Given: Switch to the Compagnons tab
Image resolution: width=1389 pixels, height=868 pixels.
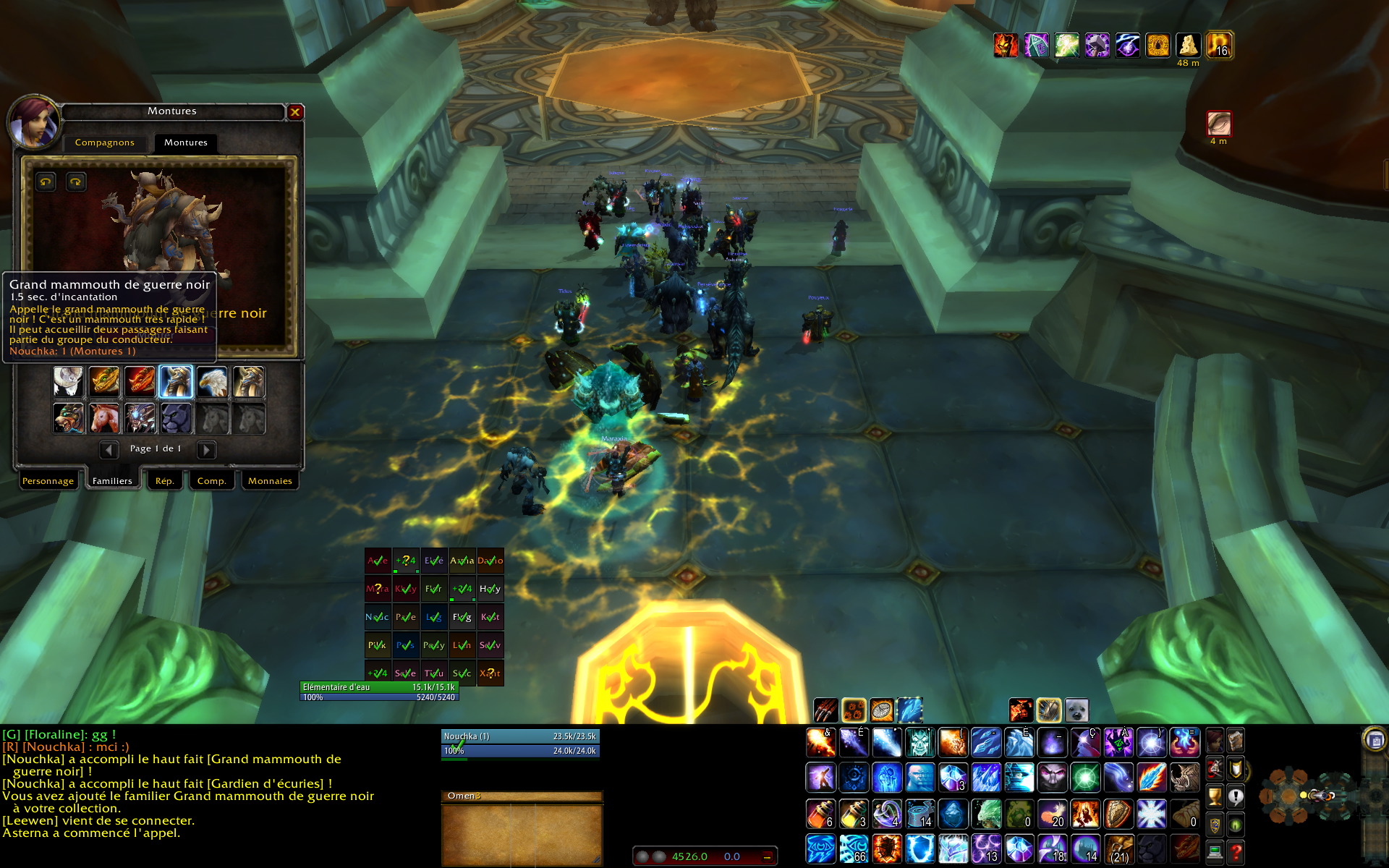Looking at the screenshot, I should [105, 142].
